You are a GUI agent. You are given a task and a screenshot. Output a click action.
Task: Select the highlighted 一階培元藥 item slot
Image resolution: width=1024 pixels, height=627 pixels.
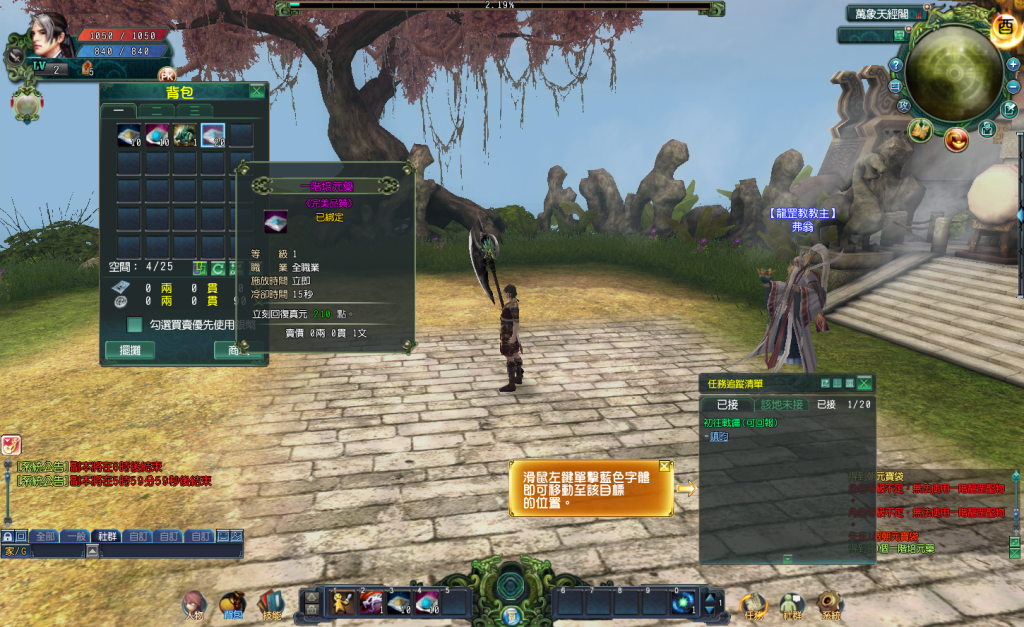(x=213, y=135)
